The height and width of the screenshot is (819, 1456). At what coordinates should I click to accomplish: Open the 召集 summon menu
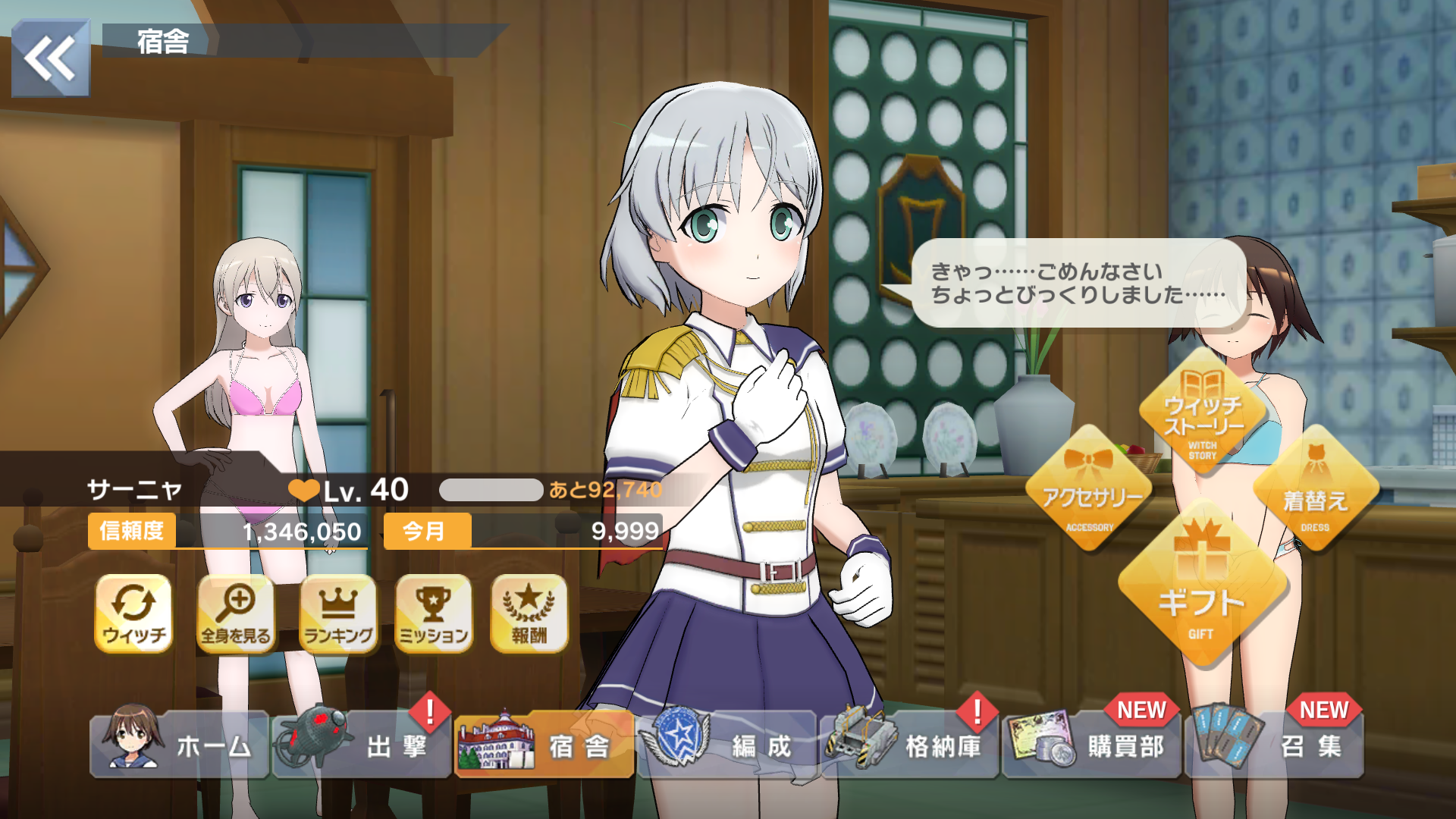tap(1275, 745)
